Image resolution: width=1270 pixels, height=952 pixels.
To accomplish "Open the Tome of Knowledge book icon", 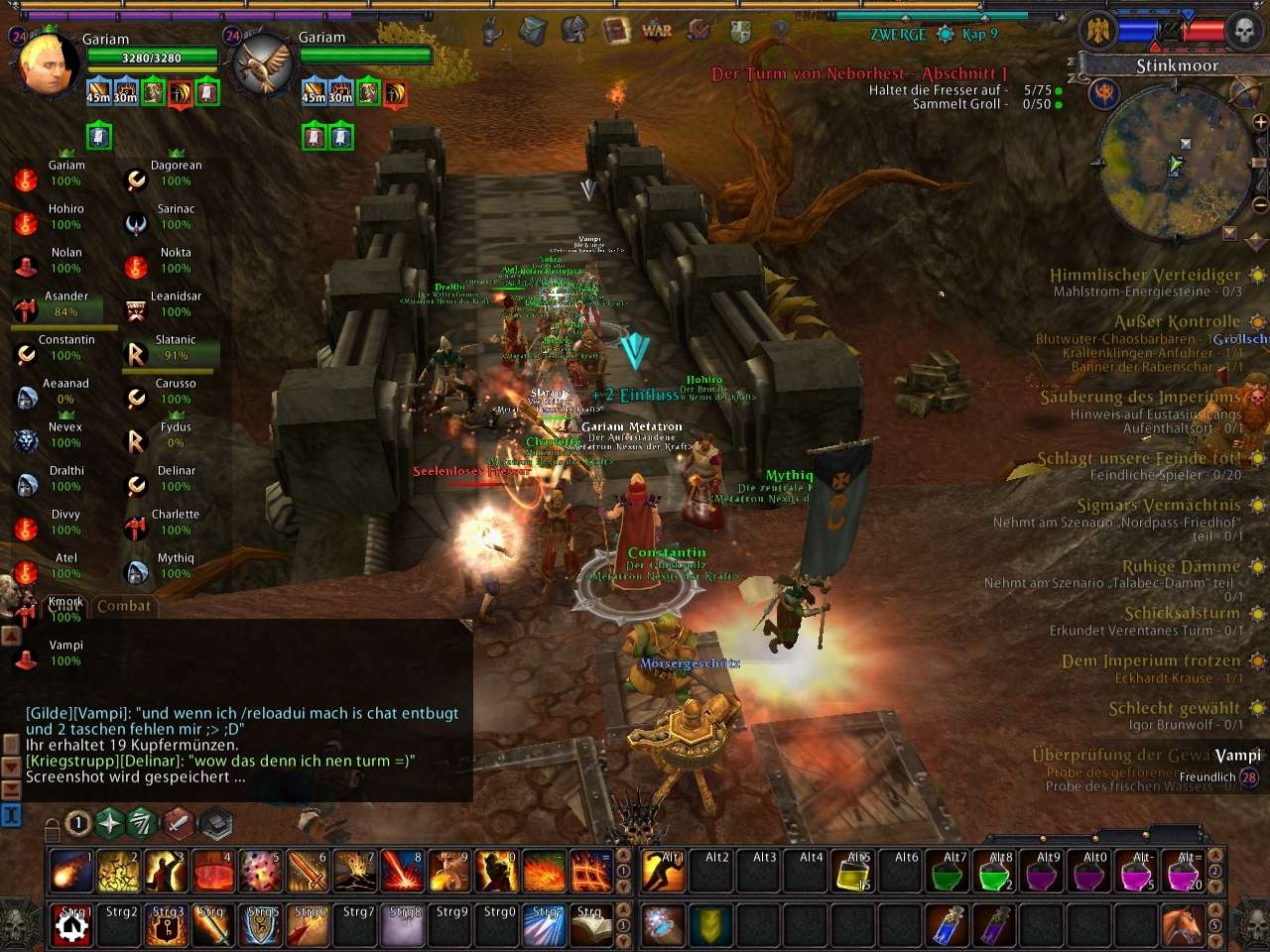I will 616,31.
